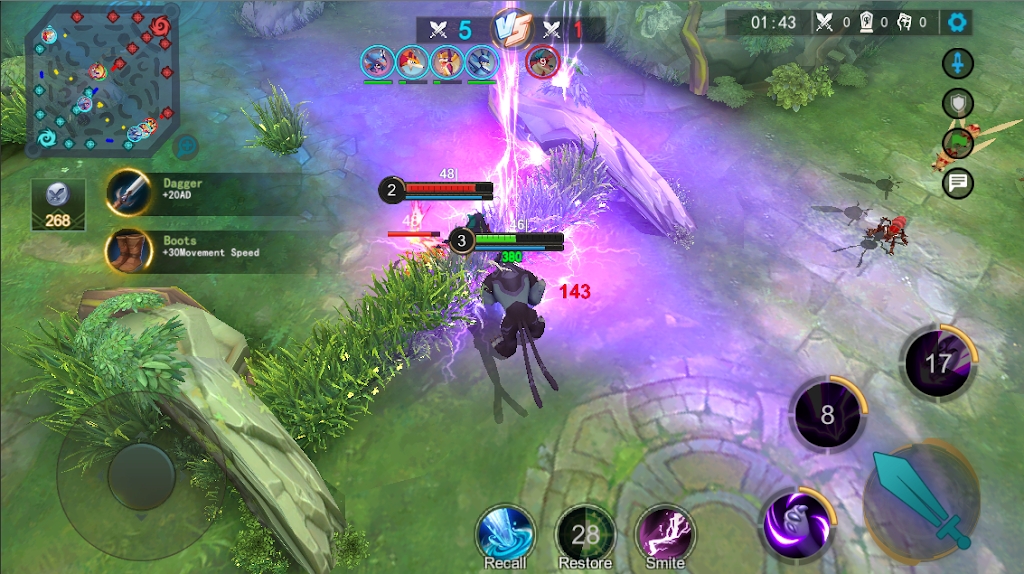Send the green flag gather signal
1024x574 pixels.
(958, 143)
